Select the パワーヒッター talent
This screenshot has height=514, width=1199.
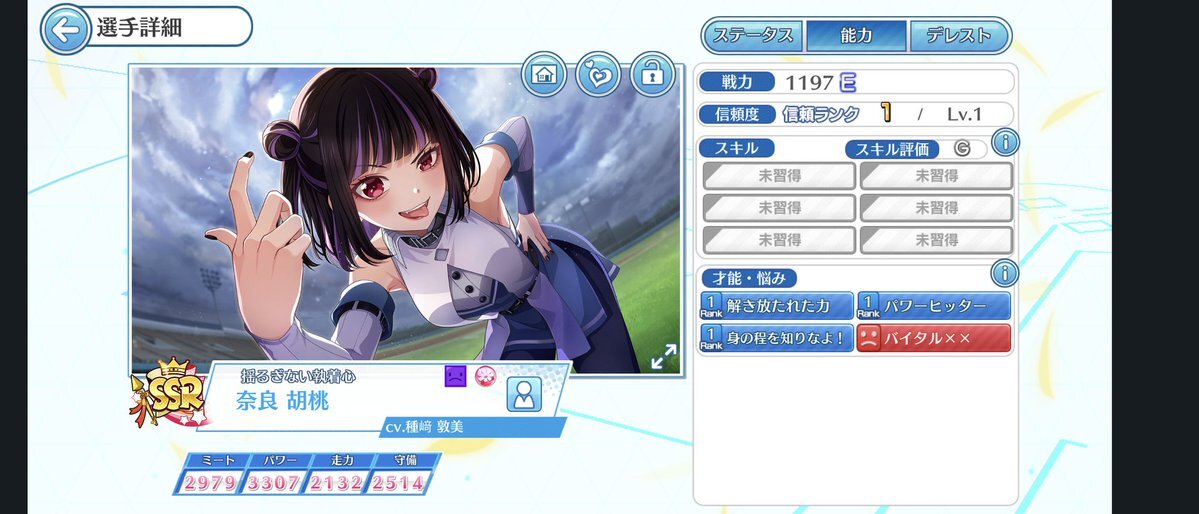[934, 305]
